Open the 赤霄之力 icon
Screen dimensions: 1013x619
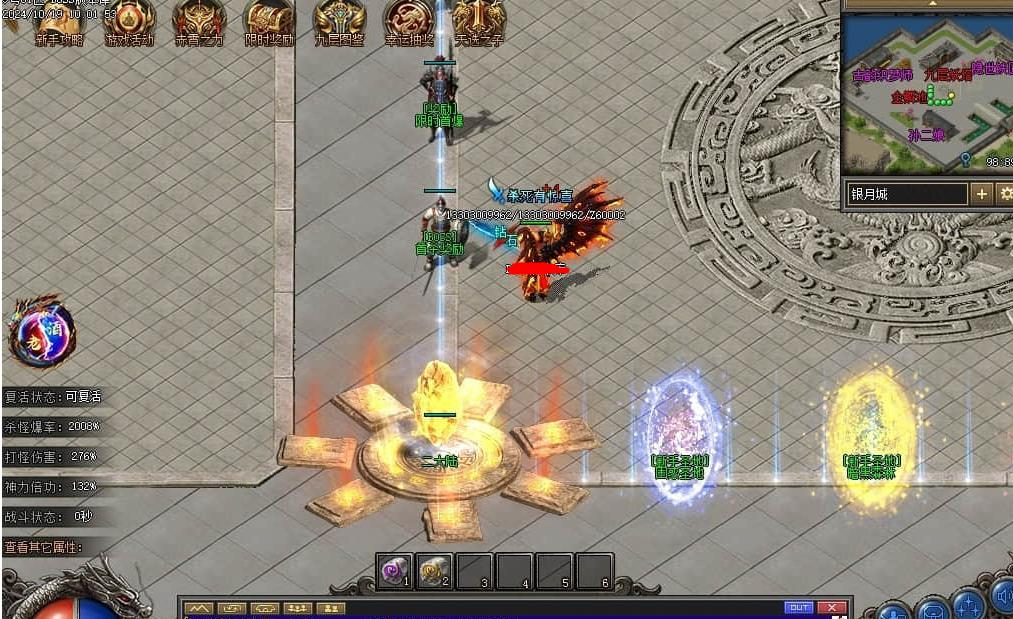(x=199, y=21)
